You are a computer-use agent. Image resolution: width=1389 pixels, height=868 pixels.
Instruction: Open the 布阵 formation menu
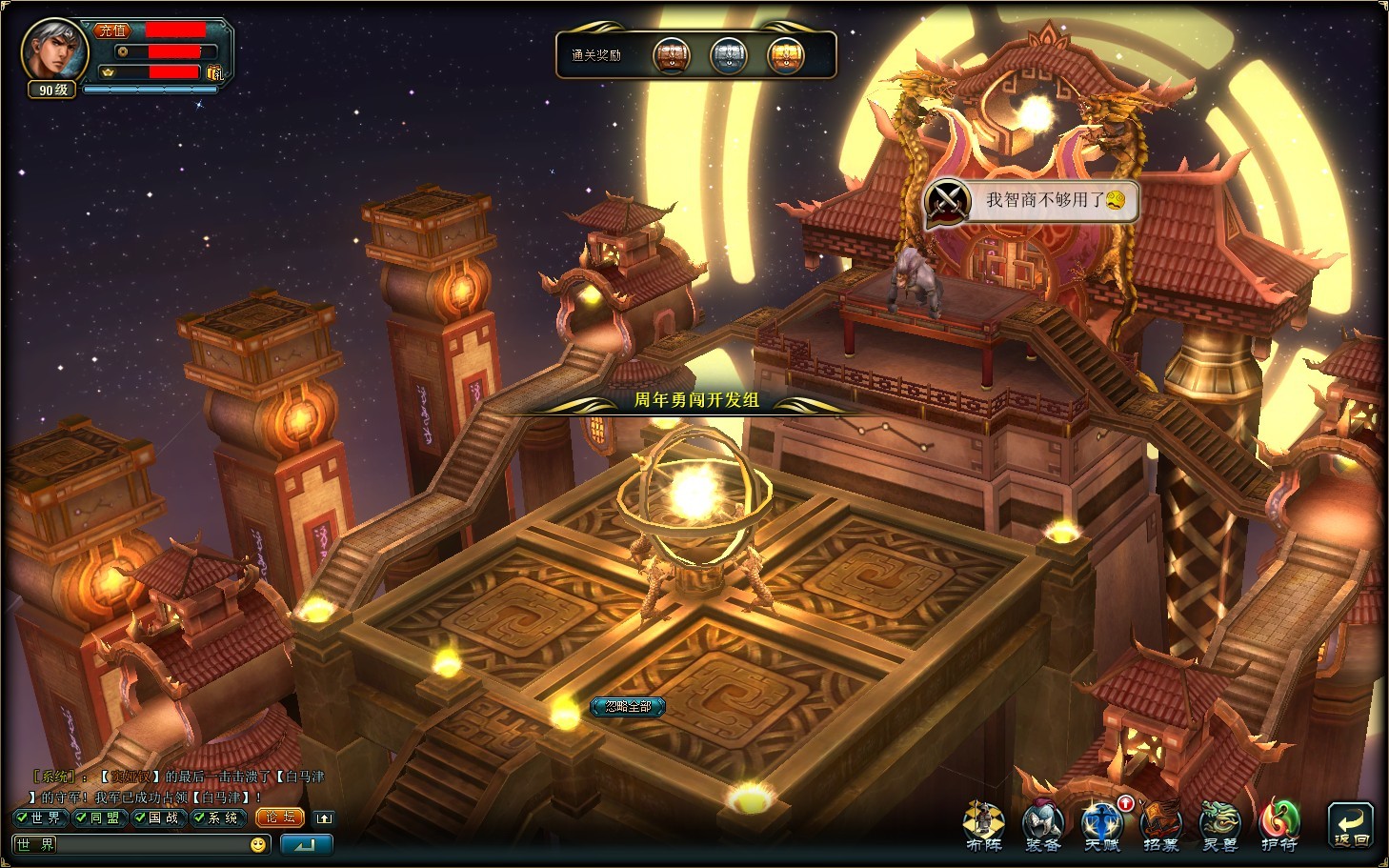pyautogui.click(x=984, y=825)
